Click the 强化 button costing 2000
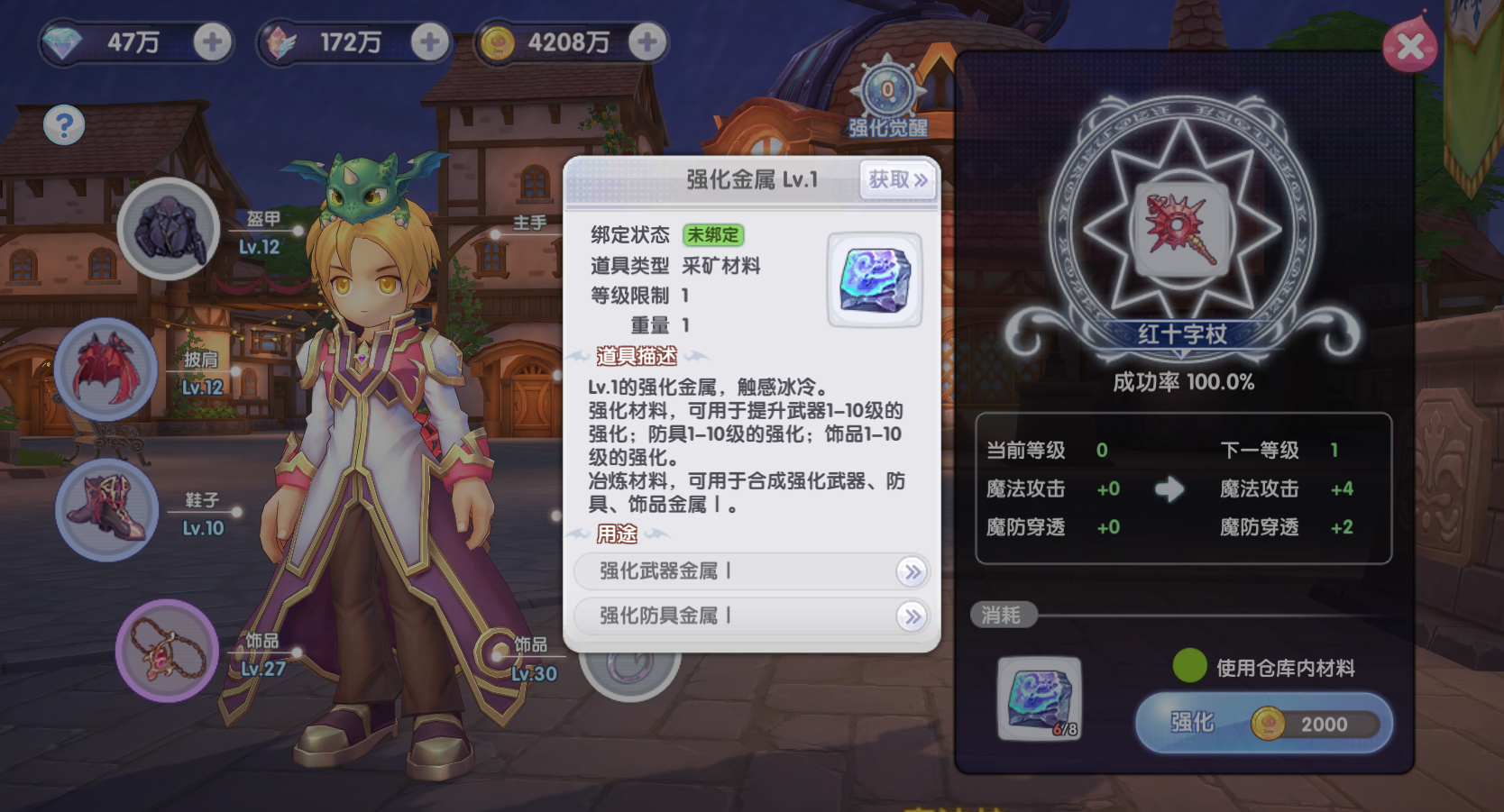This screenshot has height=812, width=1504. [1263, 723]
